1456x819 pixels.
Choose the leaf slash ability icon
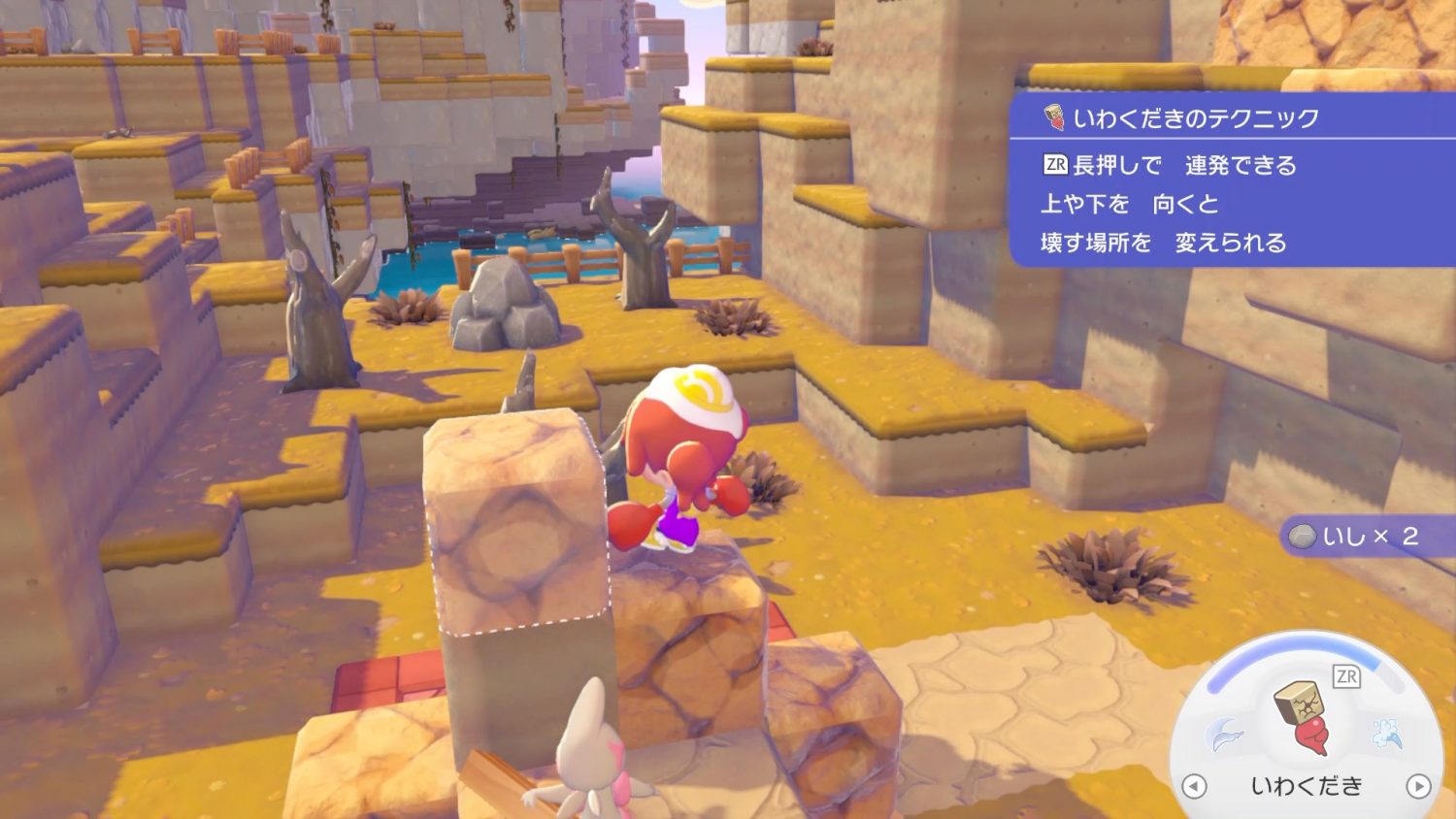click(1224, 734)
